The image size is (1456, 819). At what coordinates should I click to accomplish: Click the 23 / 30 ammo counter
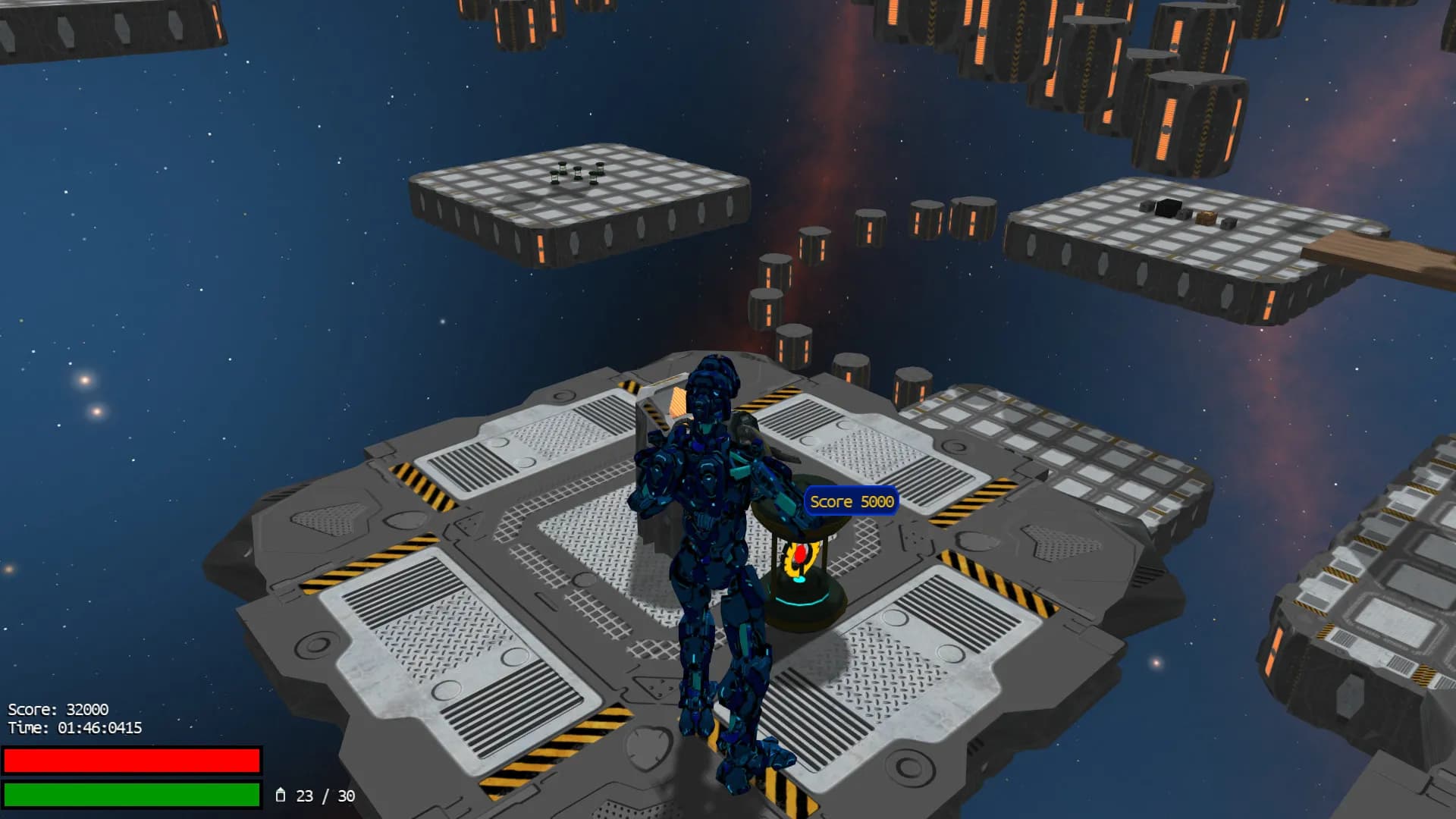pyautogui.click(x=325, y=796)
